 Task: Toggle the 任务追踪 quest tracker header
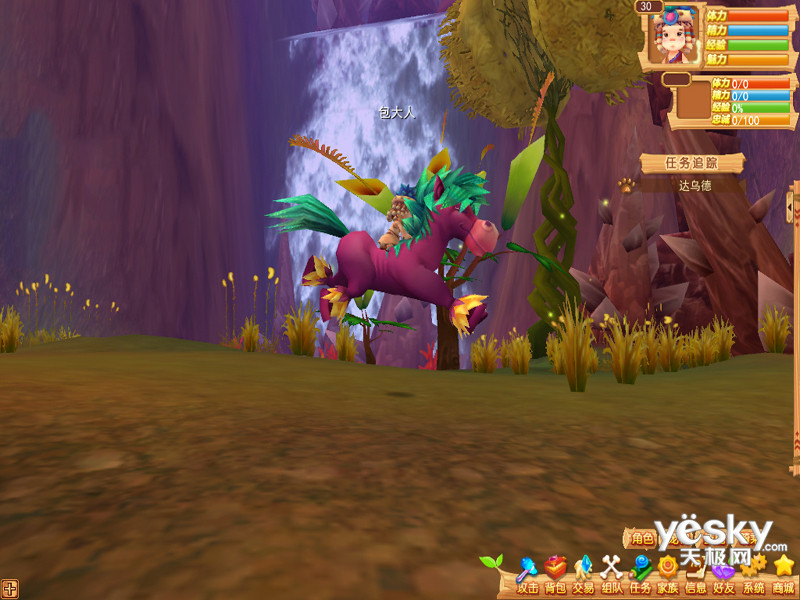point(678,163)
